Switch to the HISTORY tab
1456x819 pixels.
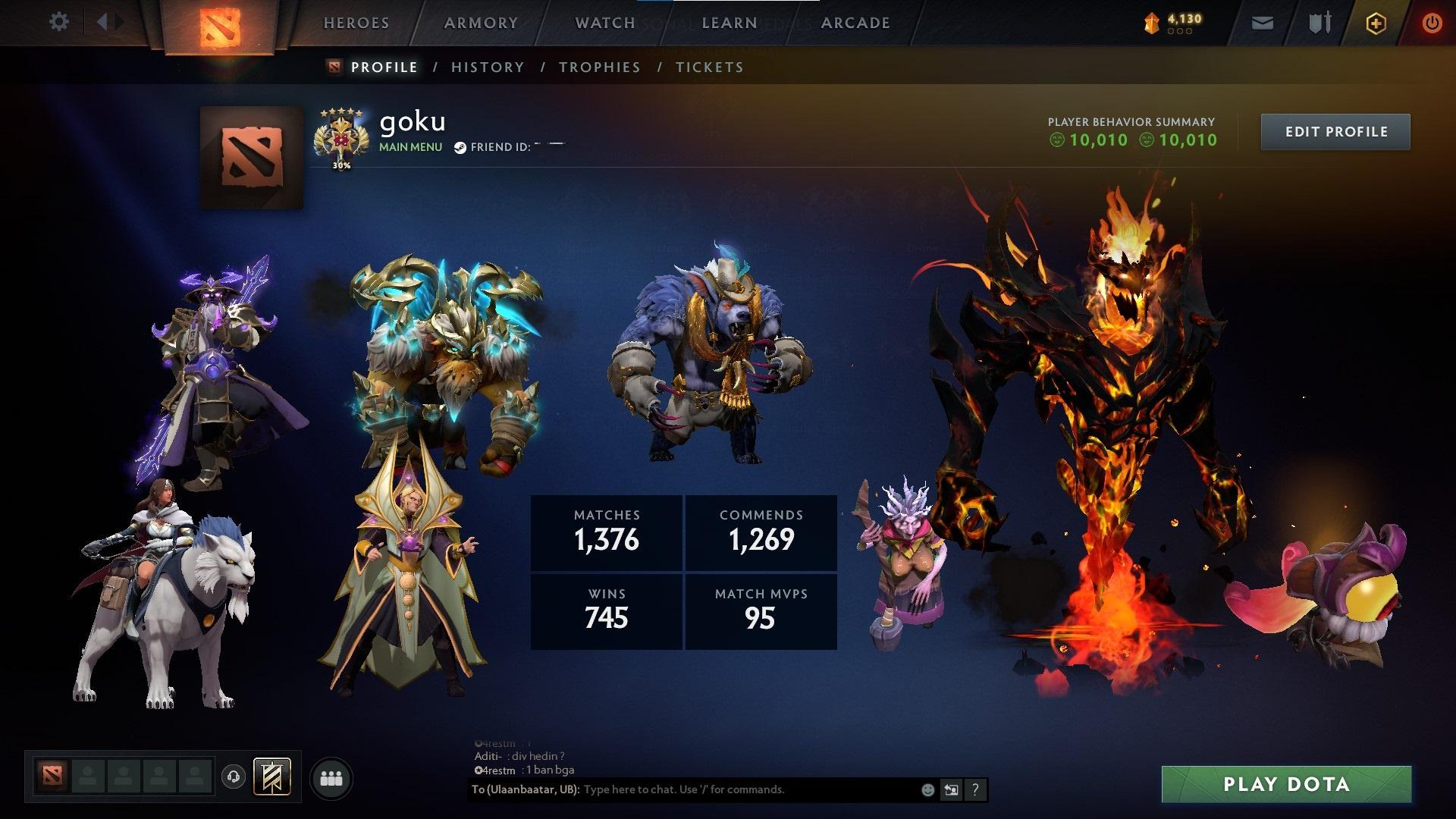[x=486, y=67]
